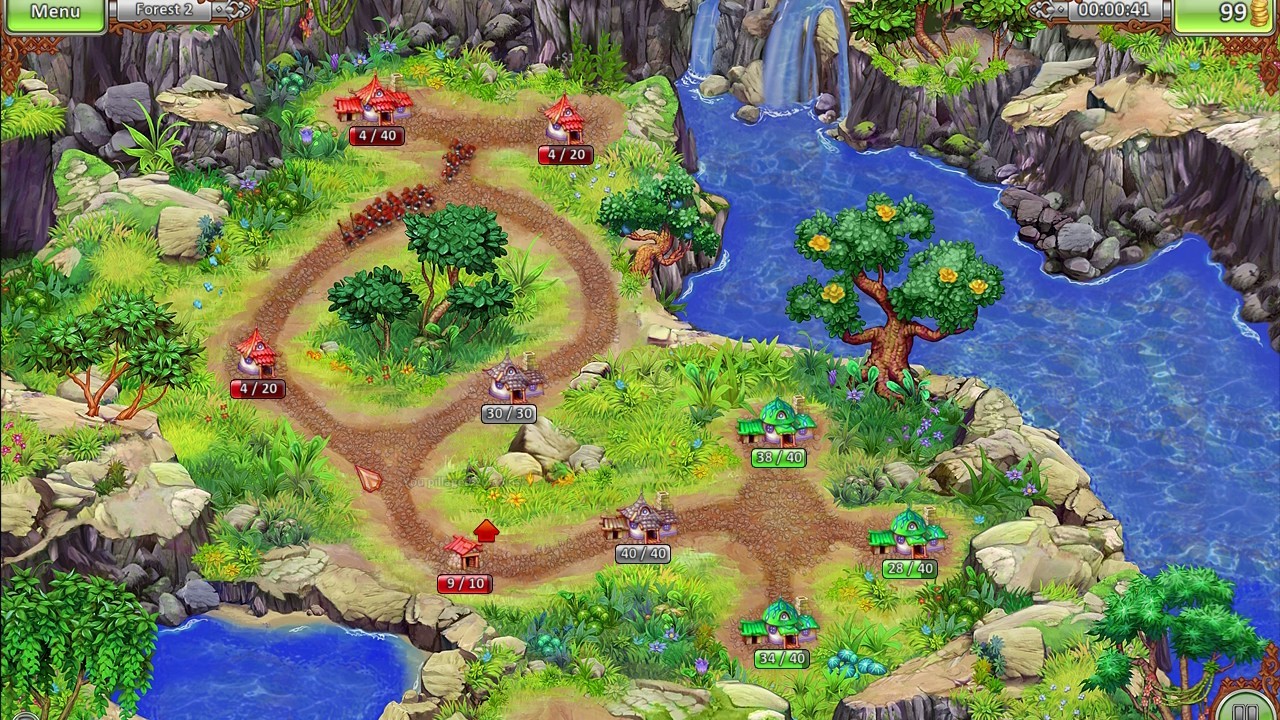The width and height of the screenshot is (1280, 720).
Task: Select the purple-roof house showing 40/40
Action: (x=643, y=520)
